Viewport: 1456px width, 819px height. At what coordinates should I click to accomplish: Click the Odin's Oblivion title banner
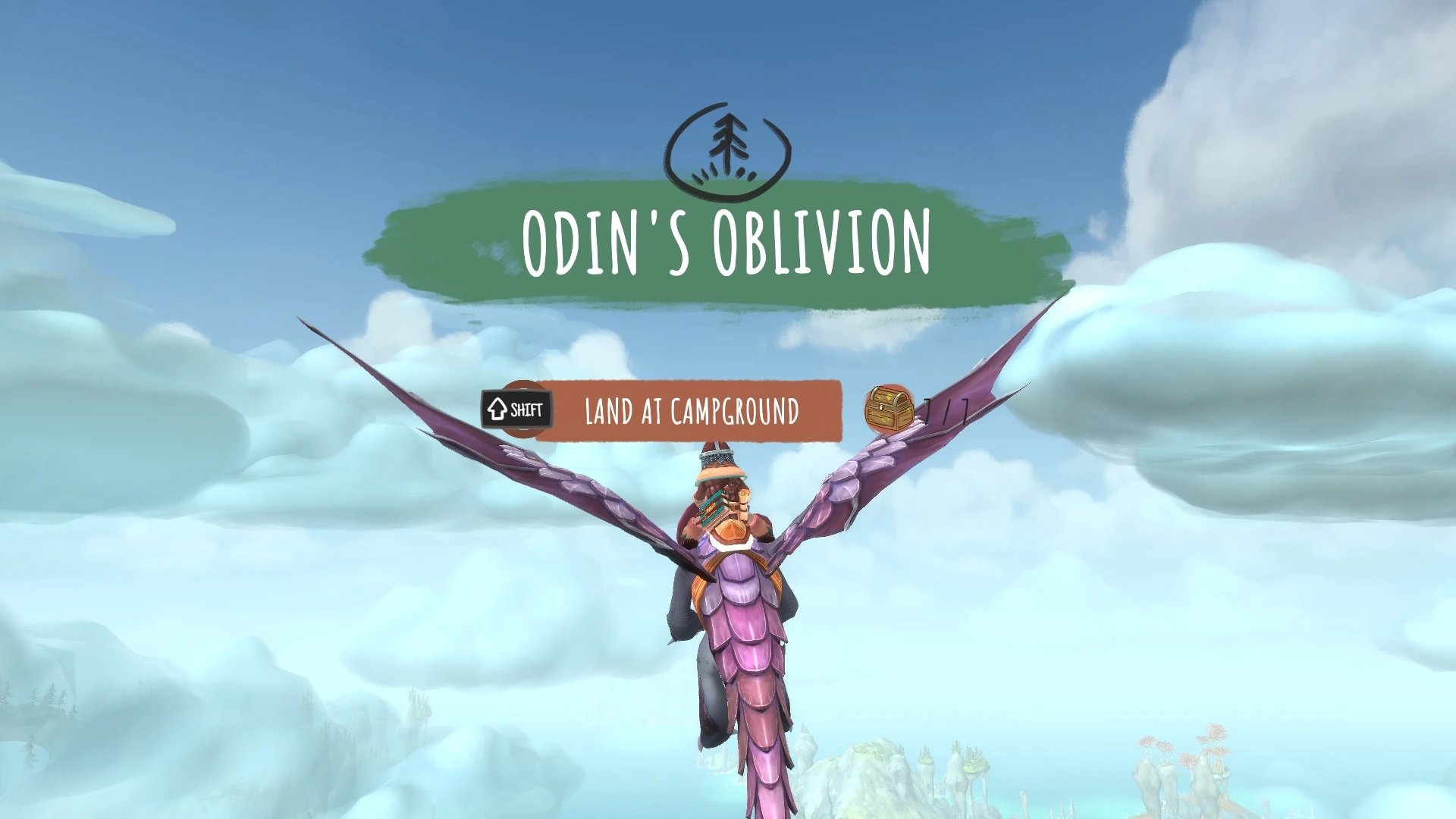(x=726, y=243)
